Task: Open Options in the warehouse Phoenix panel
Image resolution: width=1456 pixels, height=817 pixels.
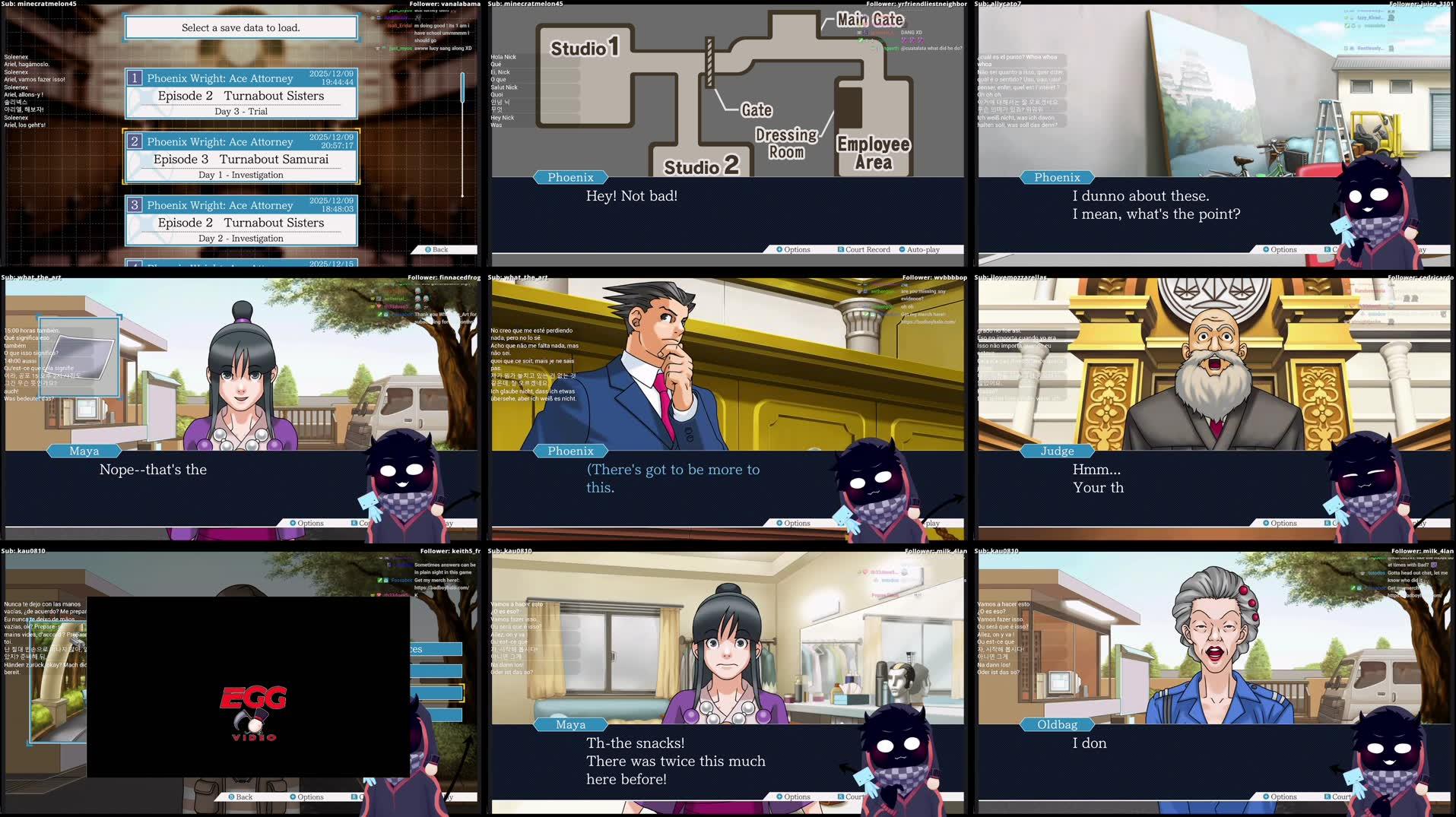Action: [x=1280, y=249]
